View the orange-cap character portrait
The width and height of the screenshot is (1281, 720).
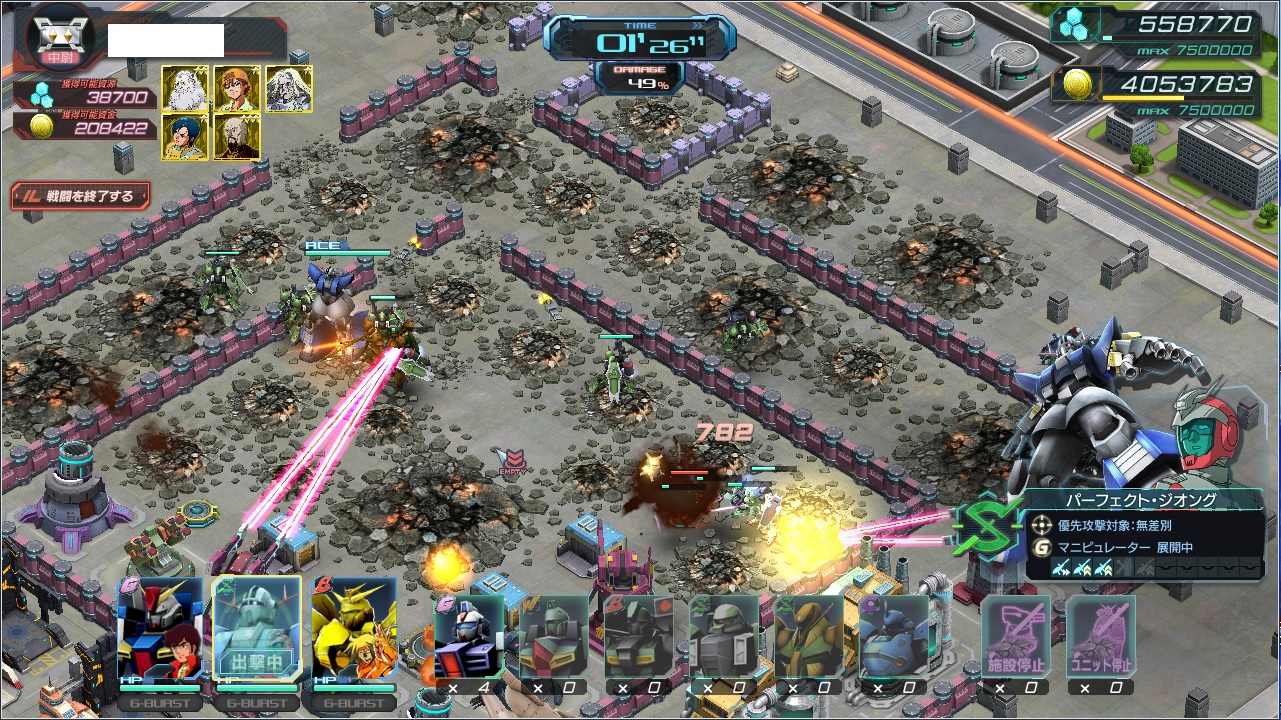tap(237, 89)
